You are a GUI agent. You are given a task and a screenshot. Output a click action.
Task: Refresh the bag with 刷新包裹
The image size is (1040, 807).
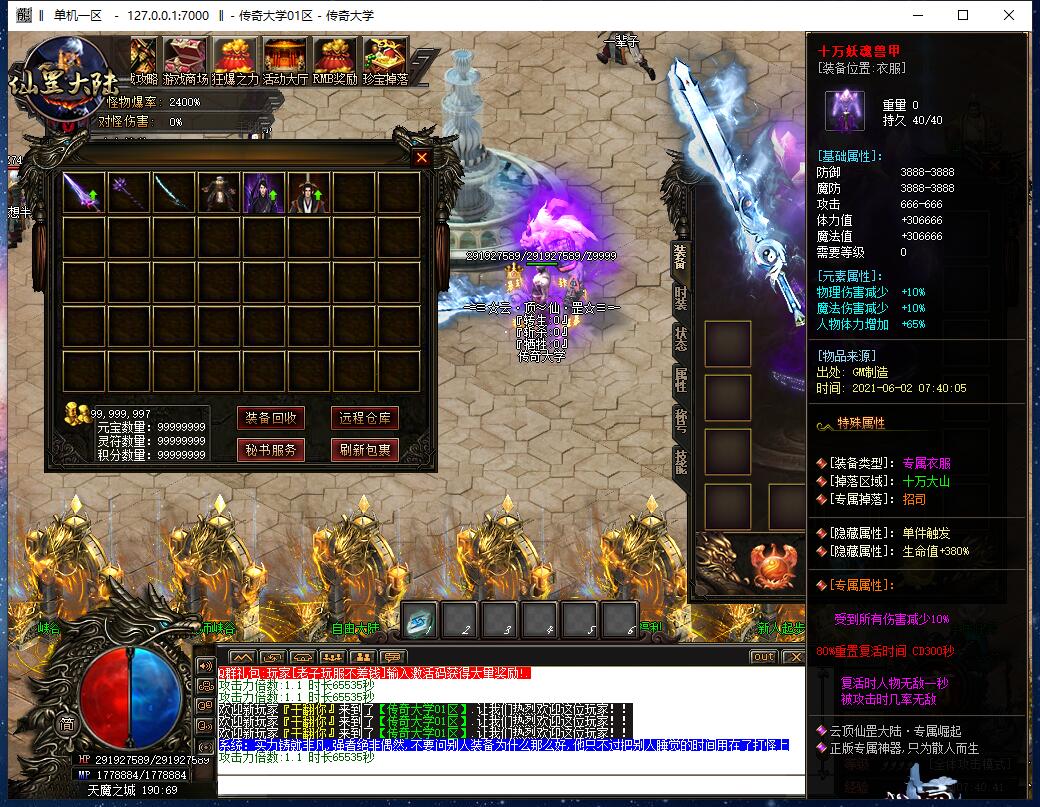coord(365,450)
